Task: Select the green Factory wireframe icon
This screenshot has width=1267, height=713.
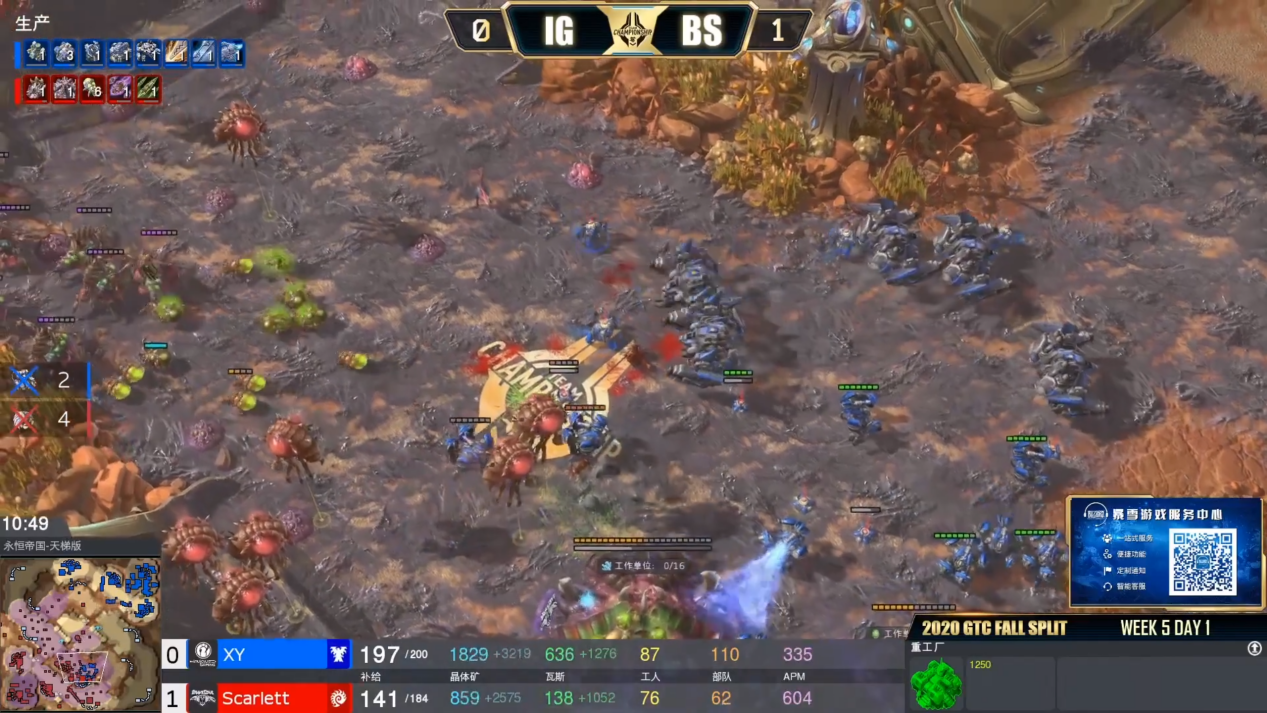Action: coord(936,685)
